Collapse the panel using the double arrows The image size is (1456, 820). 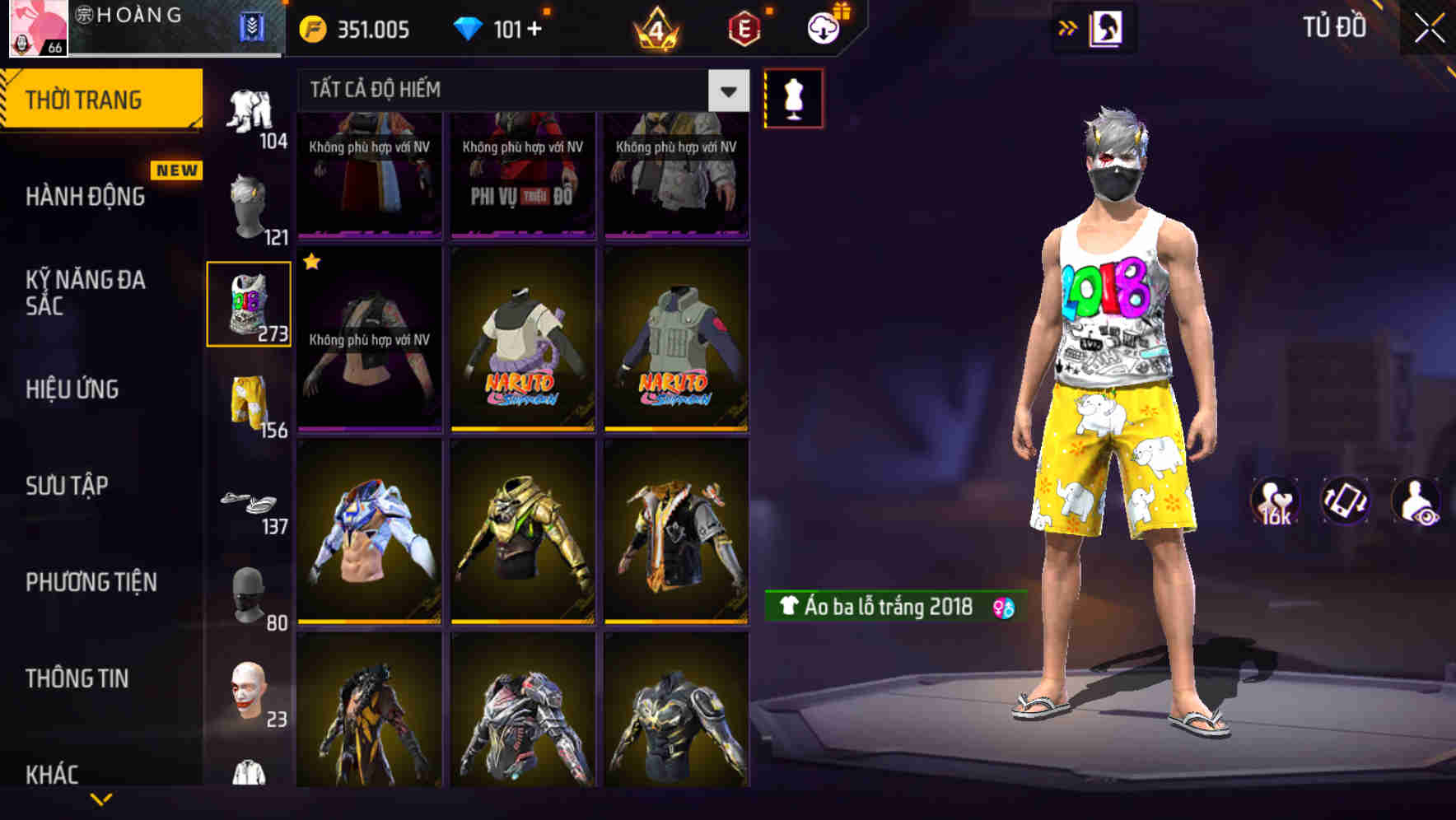[1068, 26]
